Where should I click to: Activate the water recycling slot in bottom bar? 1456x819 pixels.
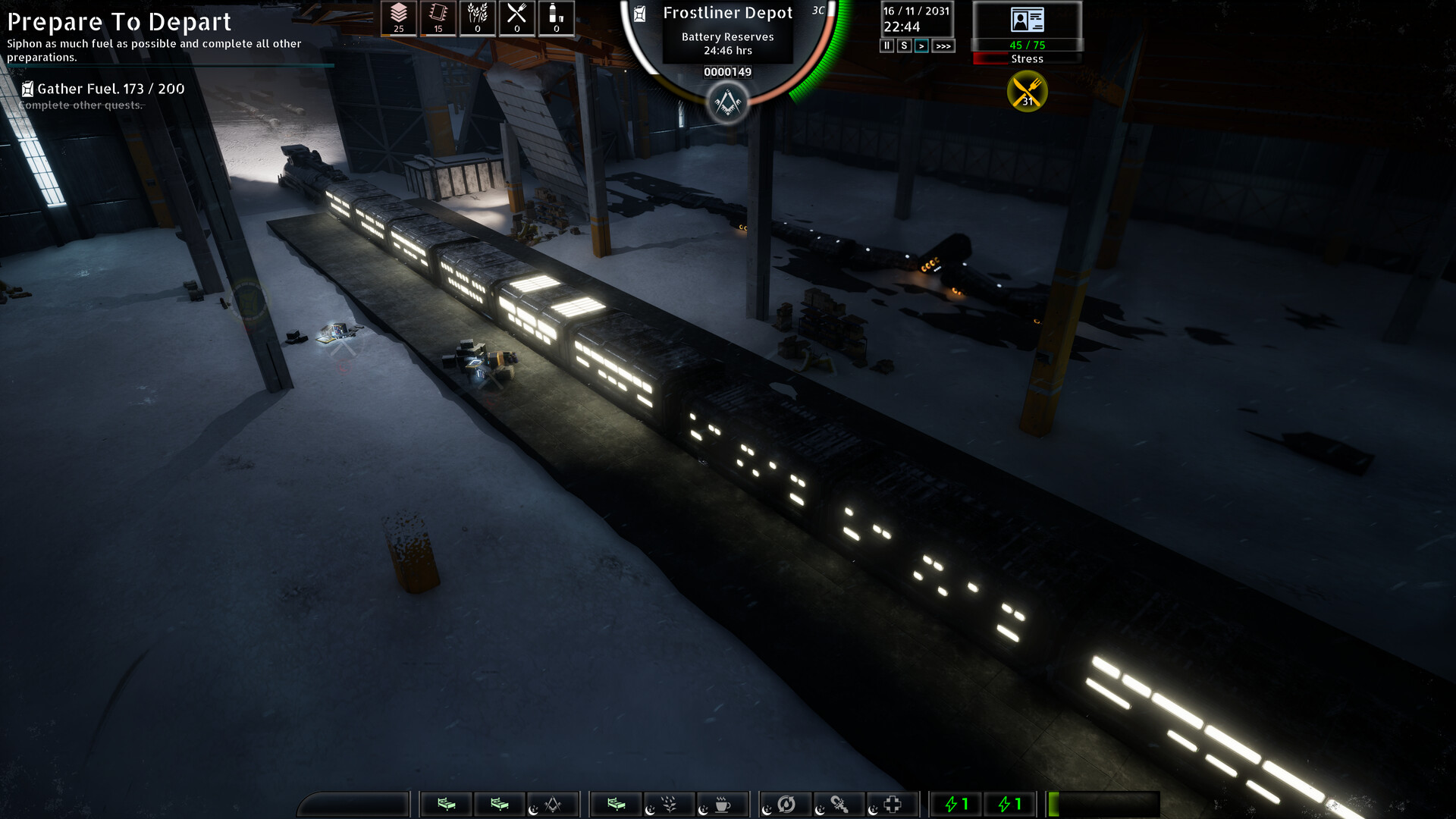(786, 805)
